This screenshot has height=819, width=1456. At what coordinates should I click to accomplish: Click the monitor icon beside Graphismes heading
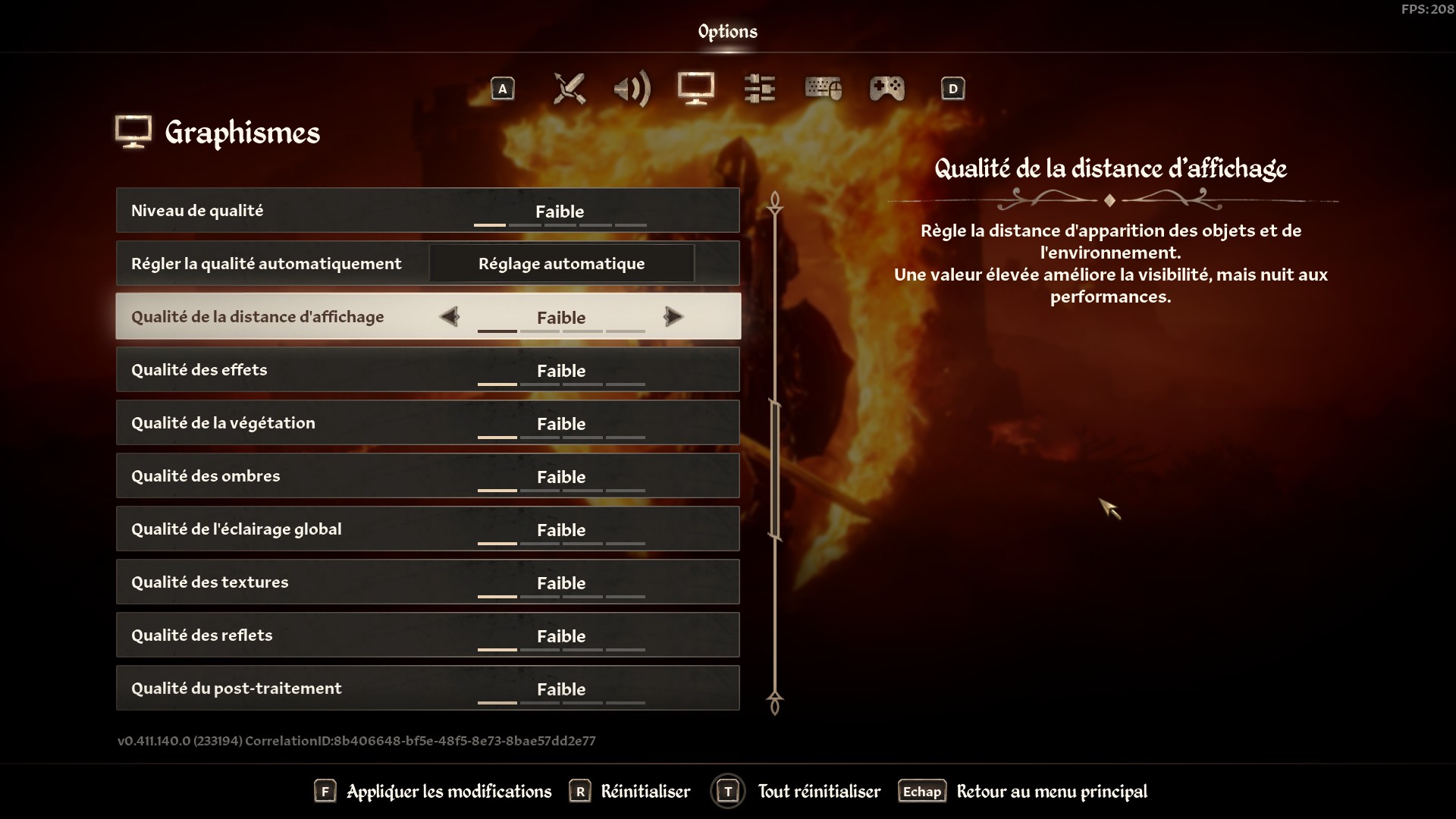pyautogui.click(x=133, y=130)
